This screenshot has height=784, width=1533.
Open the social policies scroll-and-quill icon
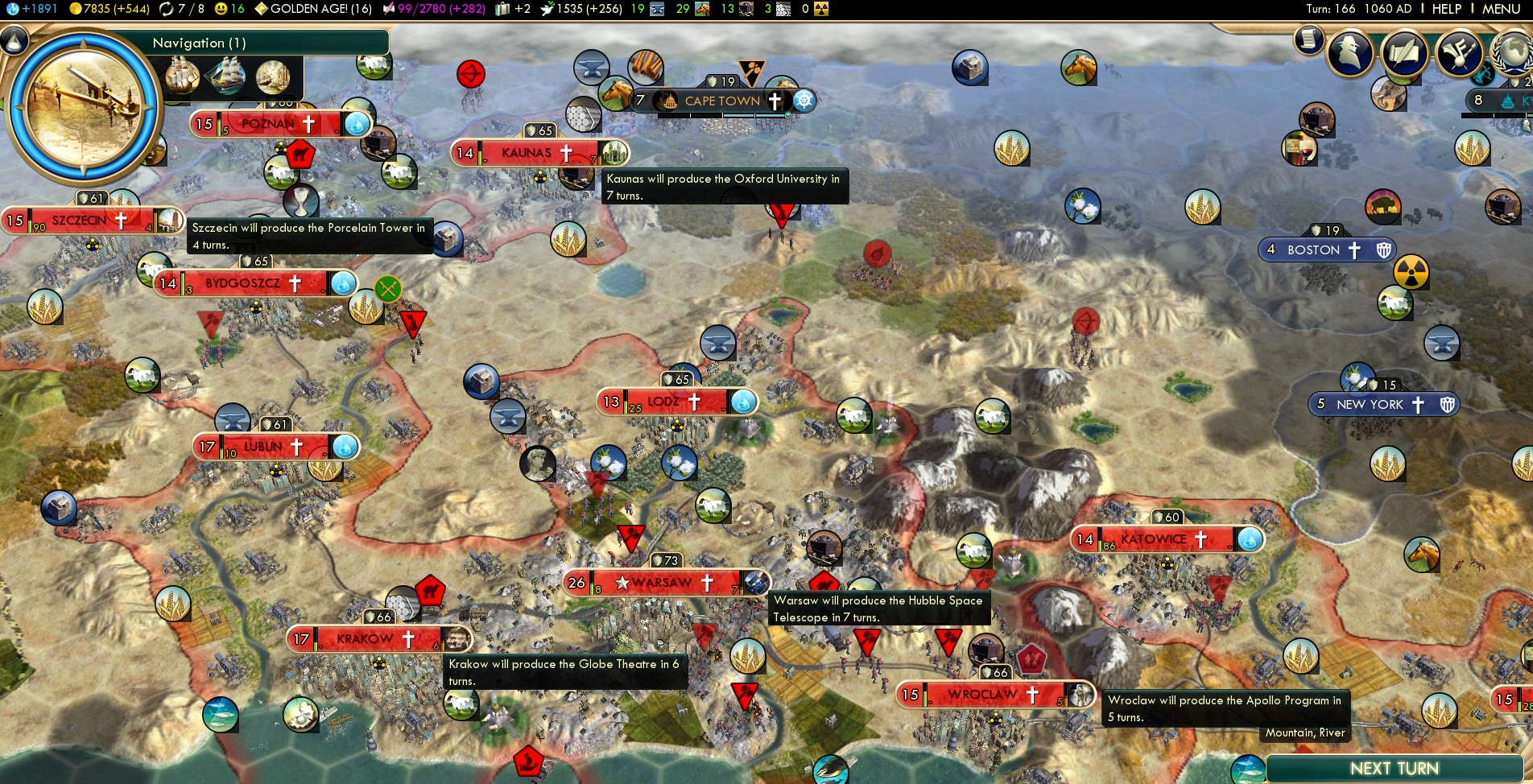[x=1404, y=53]
